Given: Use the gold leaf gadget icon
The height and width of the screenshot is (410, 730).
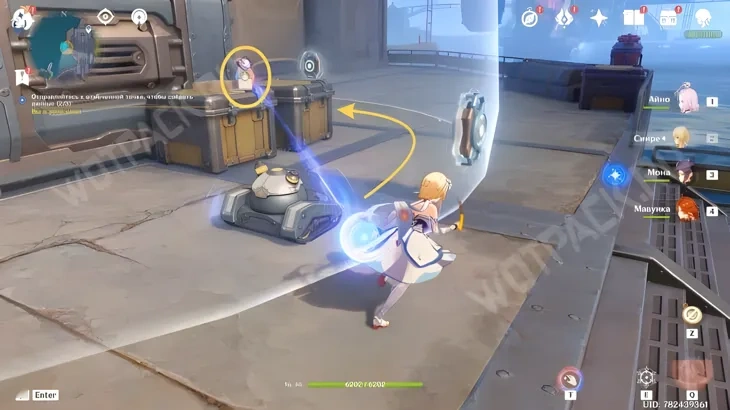Looking at the screenshot, I should pos(692,314).
